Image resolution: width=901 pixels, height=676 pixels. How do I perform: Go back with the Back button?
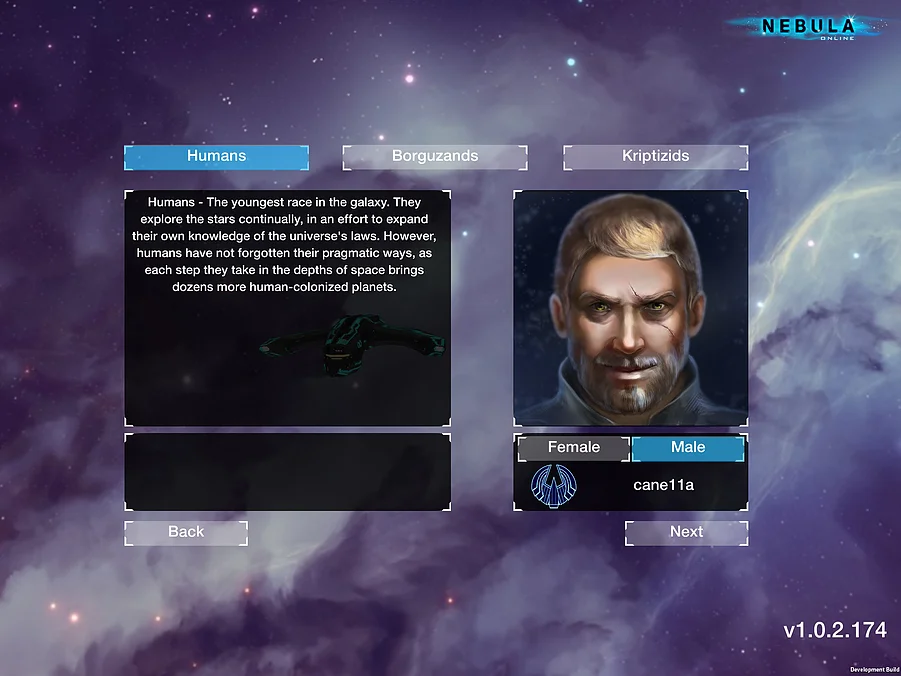(186, 532)
